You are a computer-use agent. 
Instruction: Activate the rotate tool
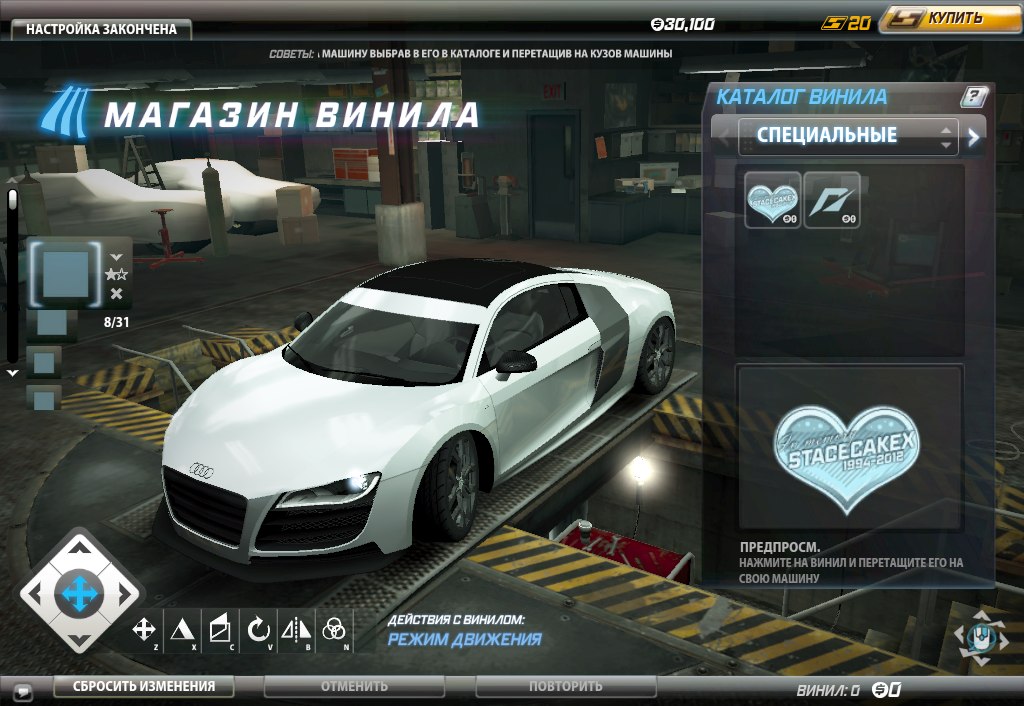[258, 629]
